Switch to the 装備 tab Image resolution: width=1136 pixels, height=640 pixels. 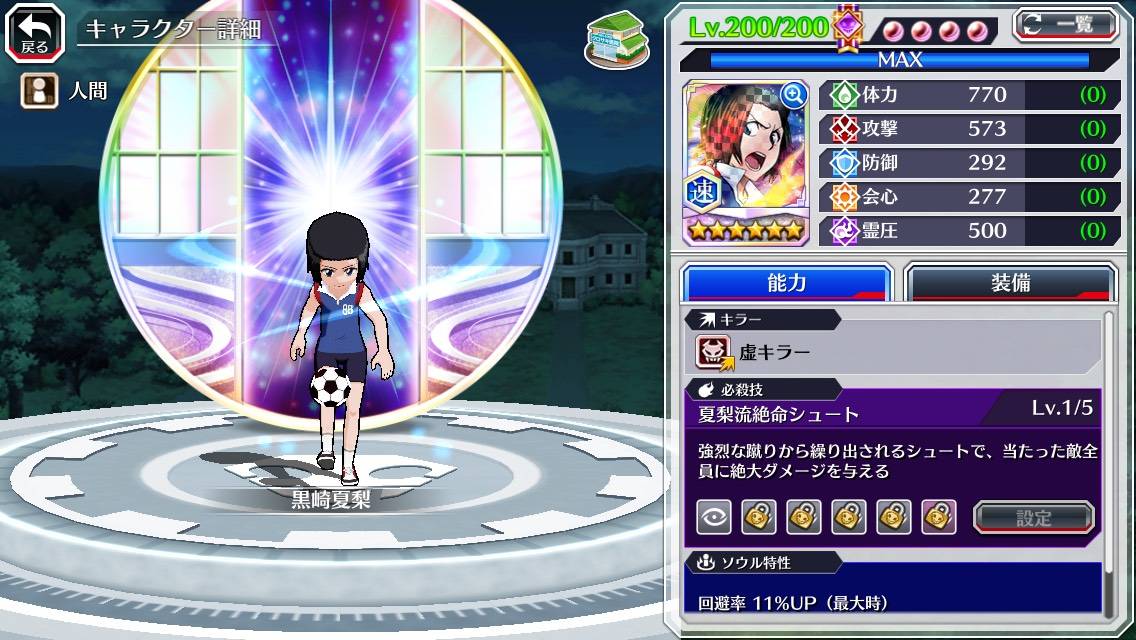tap(1010, 283)
